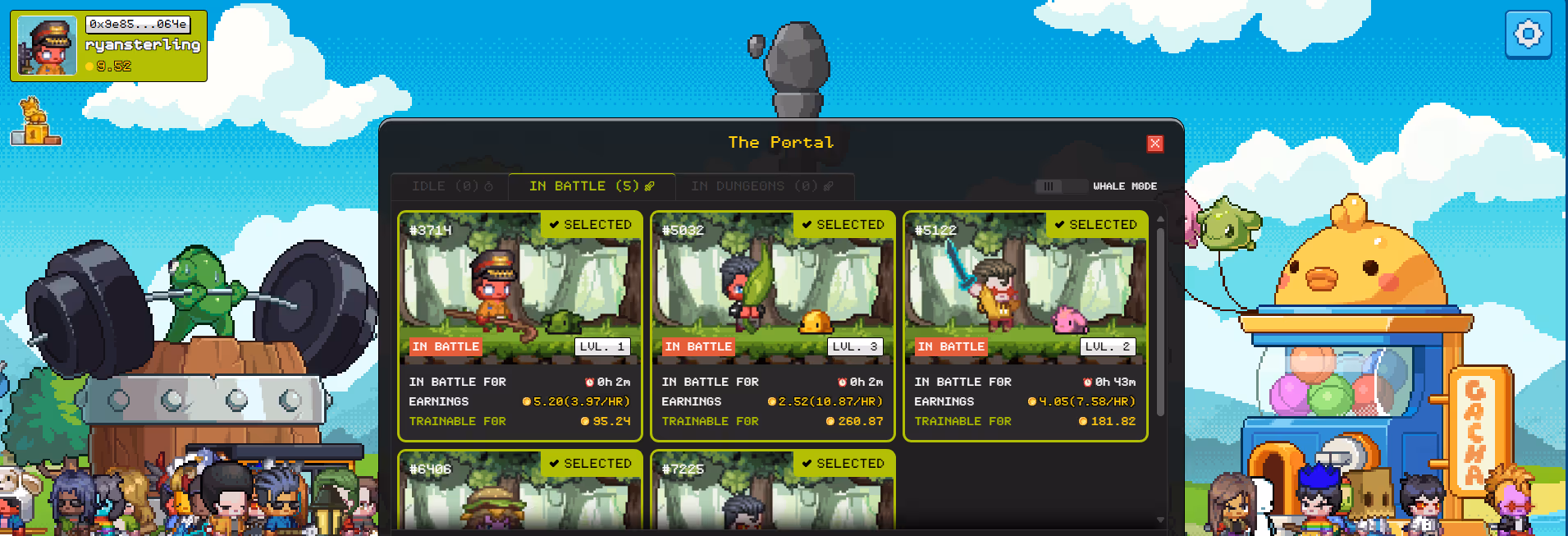Select character card #3714
The image size is (1568, 536).
[519, 326]
